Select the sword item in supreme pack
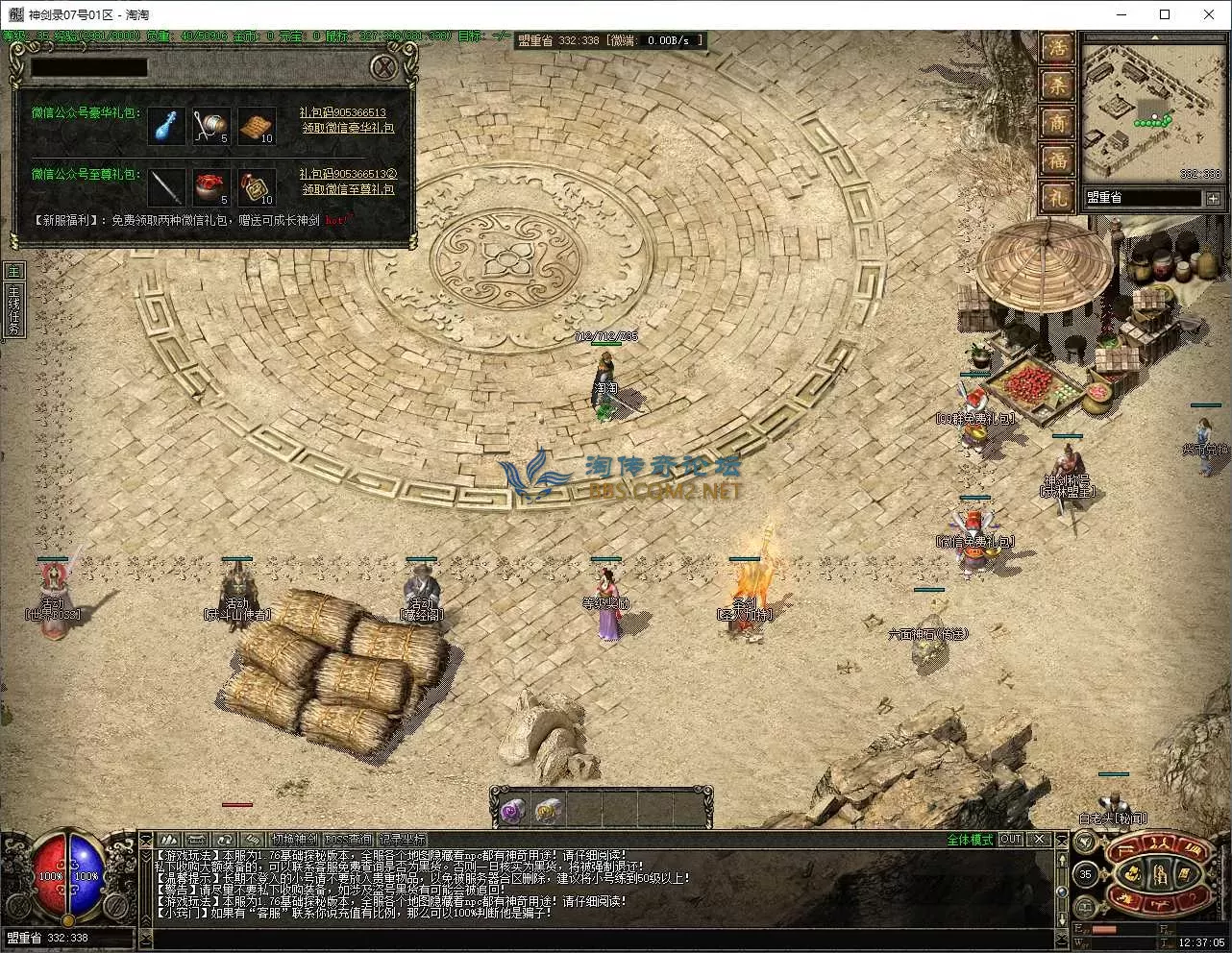Viewport: 1232px width, 953px height. tap(167, 187)
